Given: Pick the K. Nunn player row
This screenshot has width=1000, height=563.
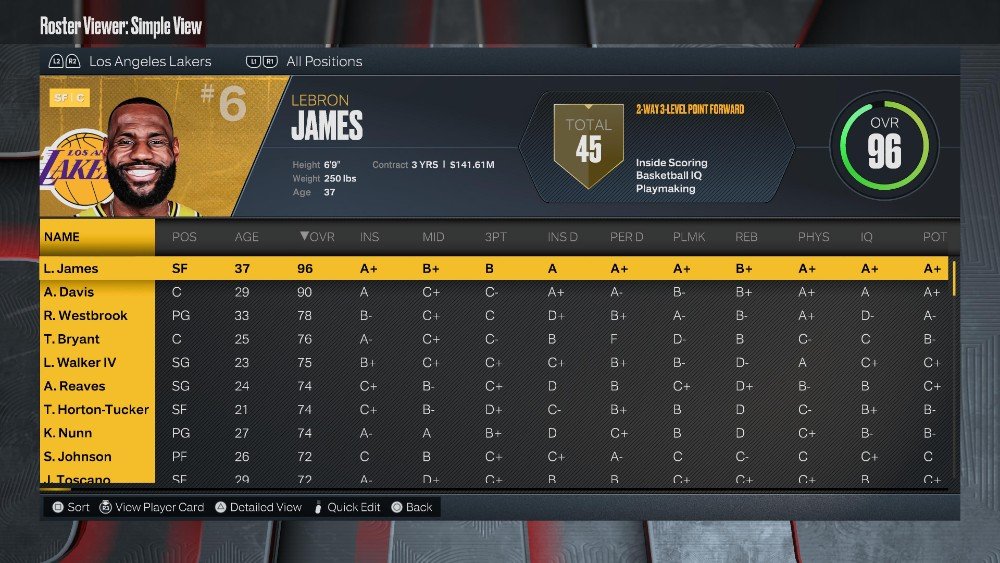Looking at the screenshot, I should pyautogui.click(x=68, y=433).
